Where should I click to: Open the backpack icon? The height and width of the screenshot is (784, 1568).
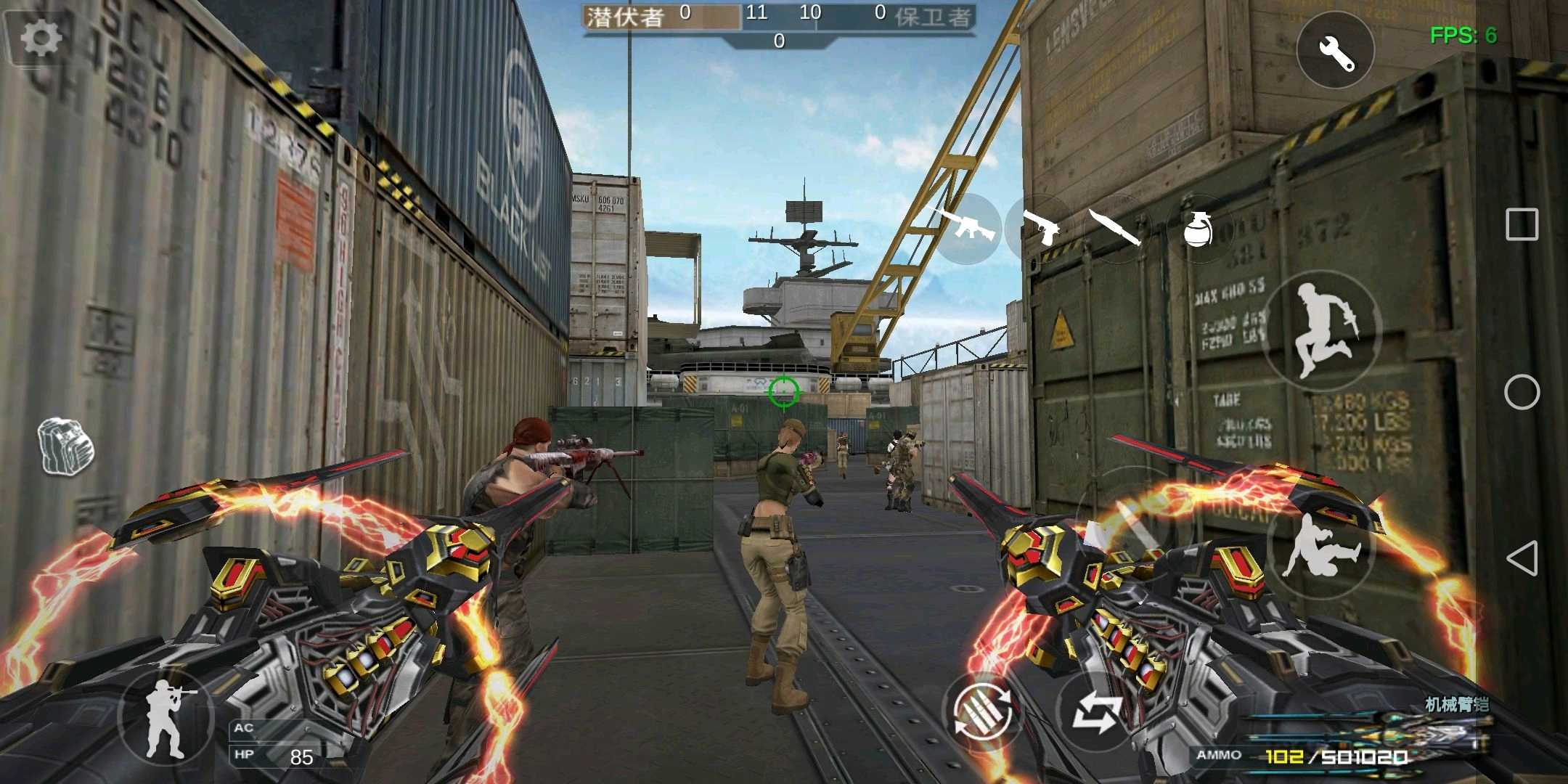(66, 446)
